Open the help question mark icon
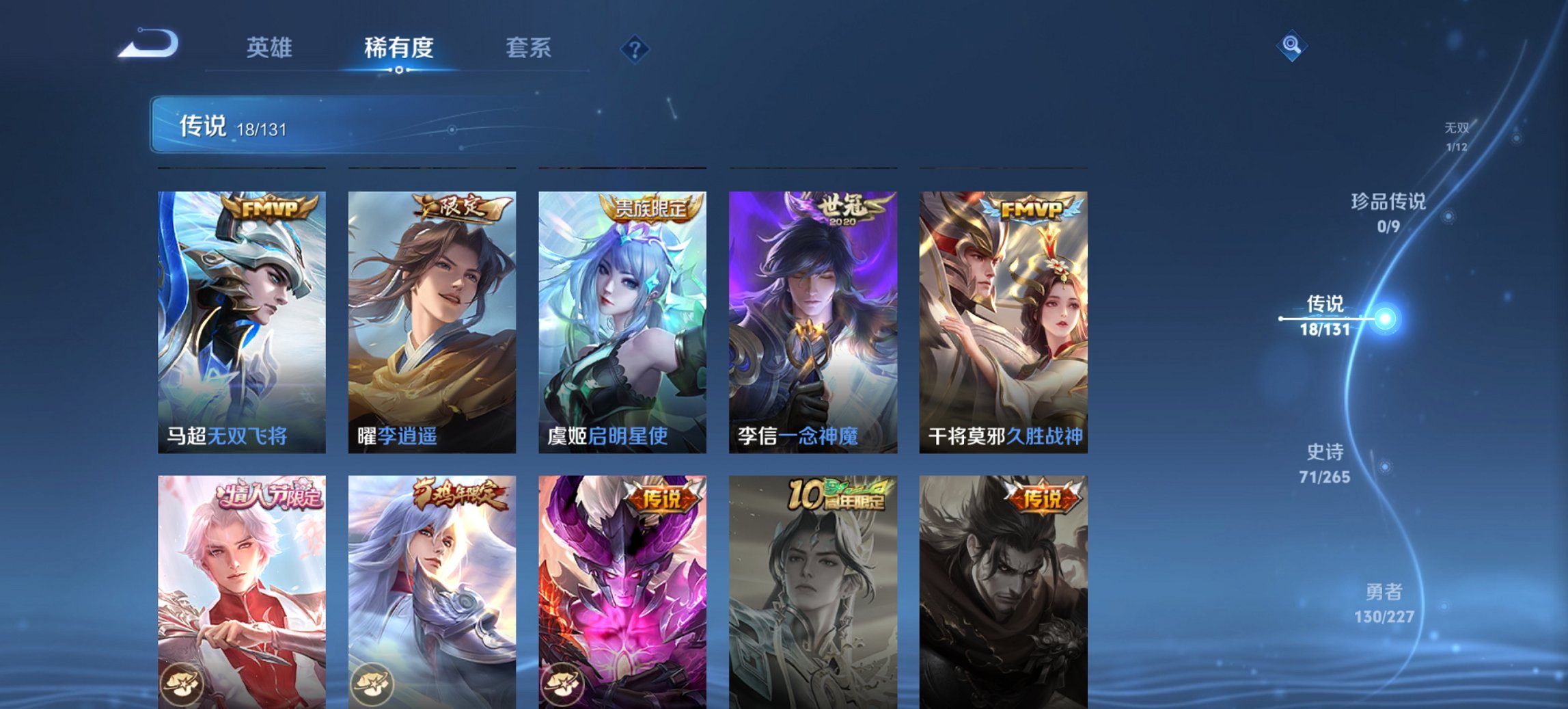The height and width of the screenshot is (709, 1568). [x=634, y=48]
